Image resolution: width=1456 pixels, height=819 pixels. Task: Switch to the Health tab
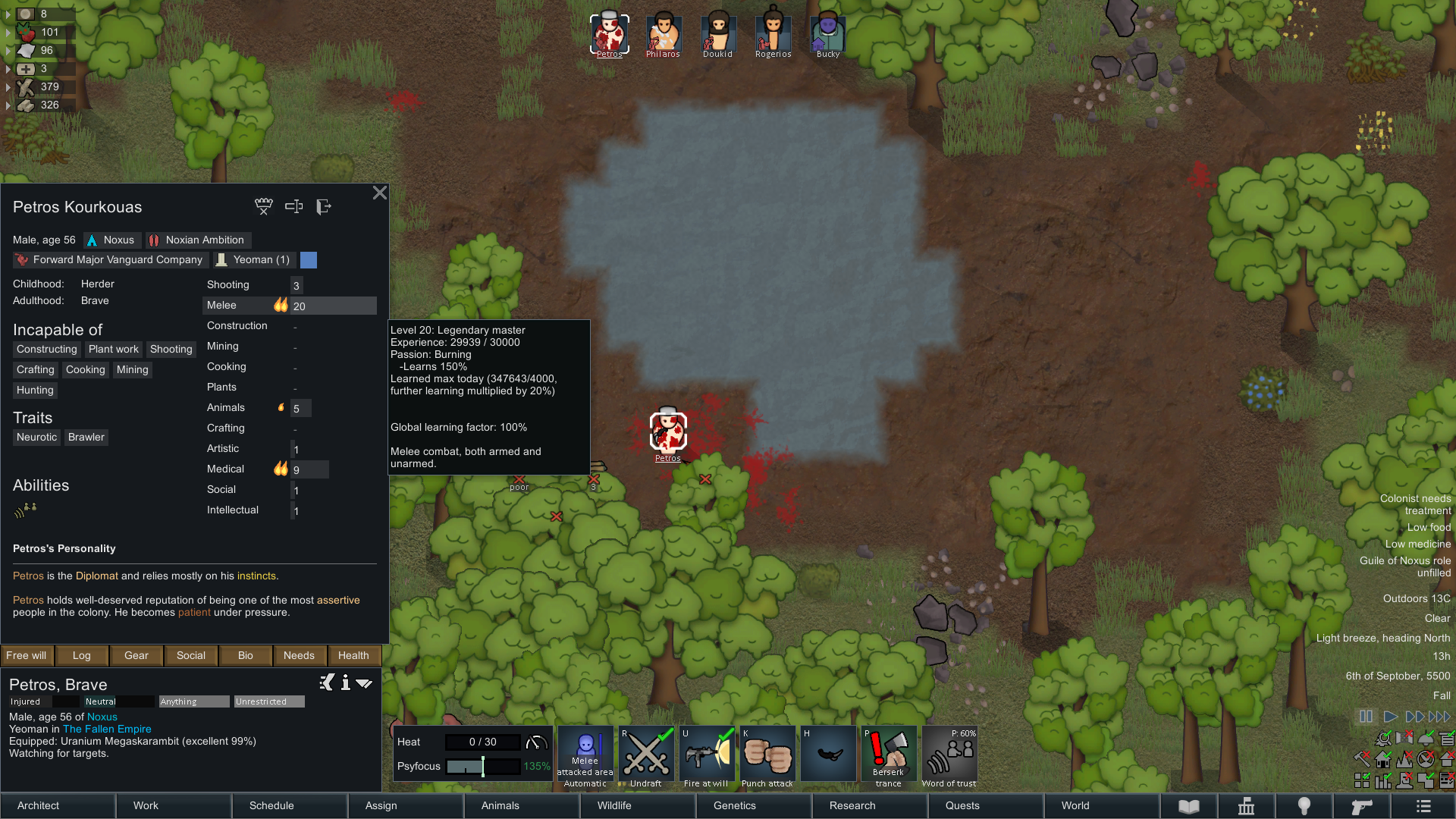tap(353, 655)
